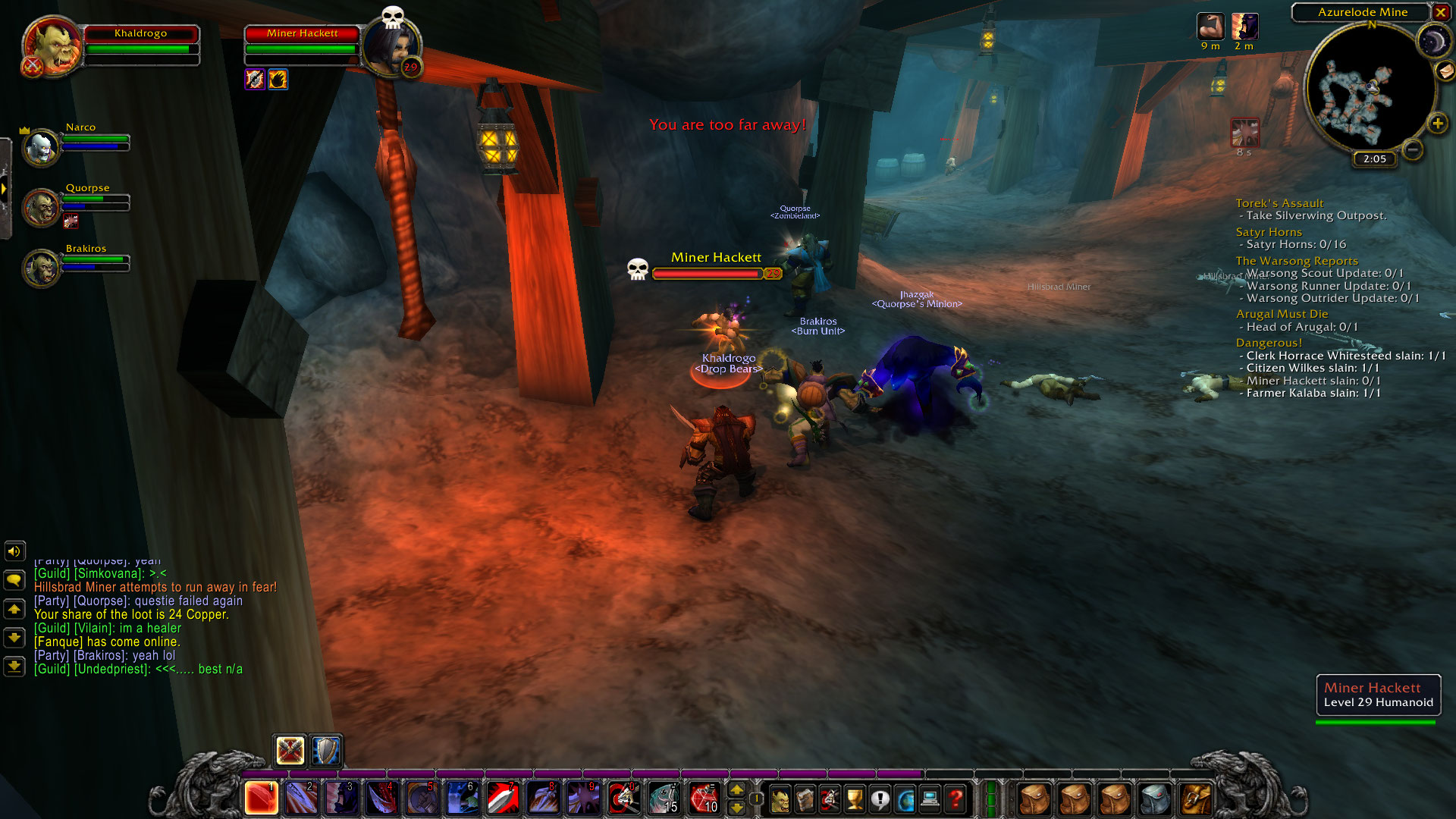The width and height of the screenshot is (1456, 819).
Task: Open the Character Info panel icon
Action: click(781, 797)
